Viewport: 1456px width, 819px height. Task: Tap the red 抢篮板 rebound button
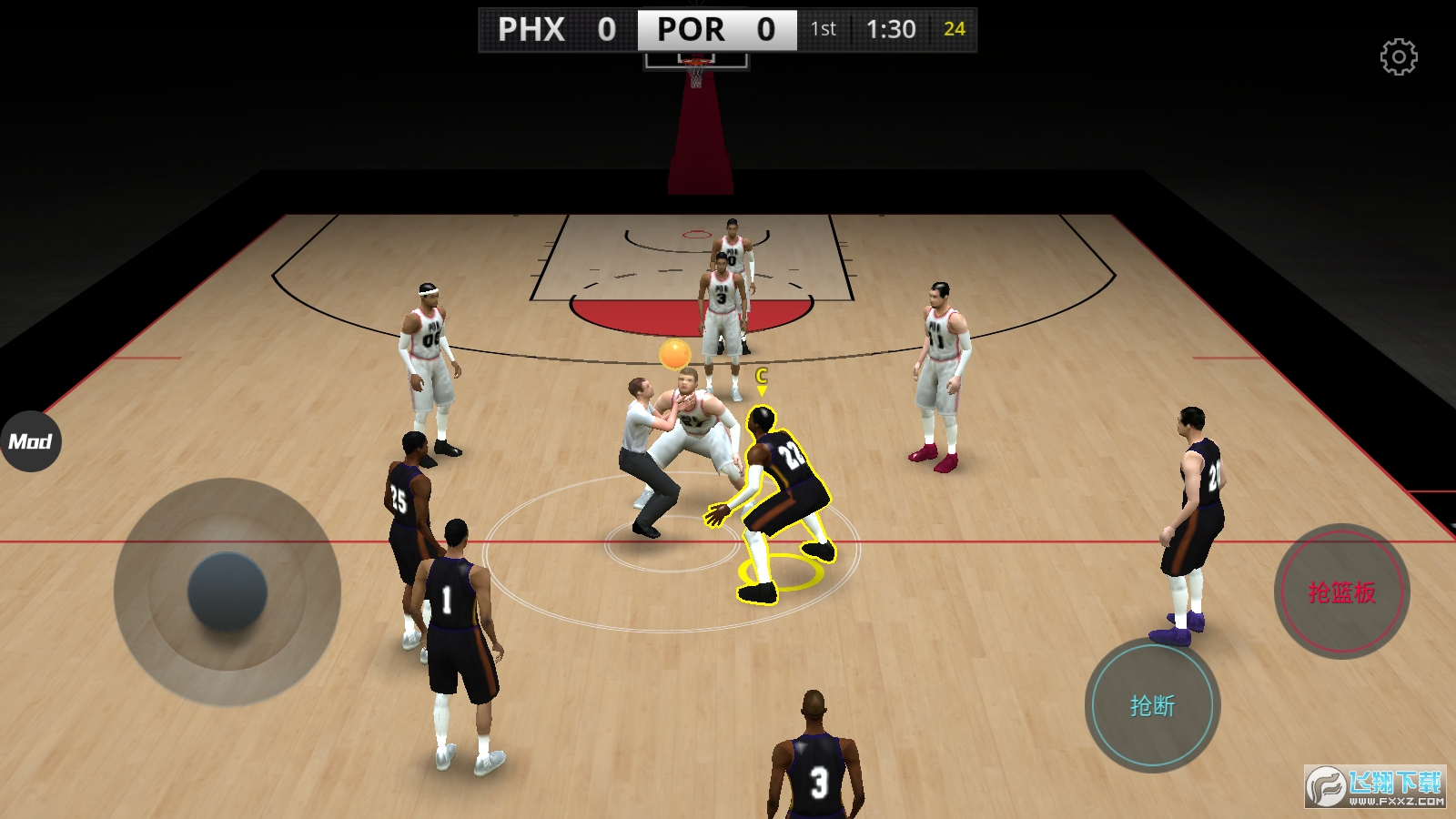pos(1341,591)
